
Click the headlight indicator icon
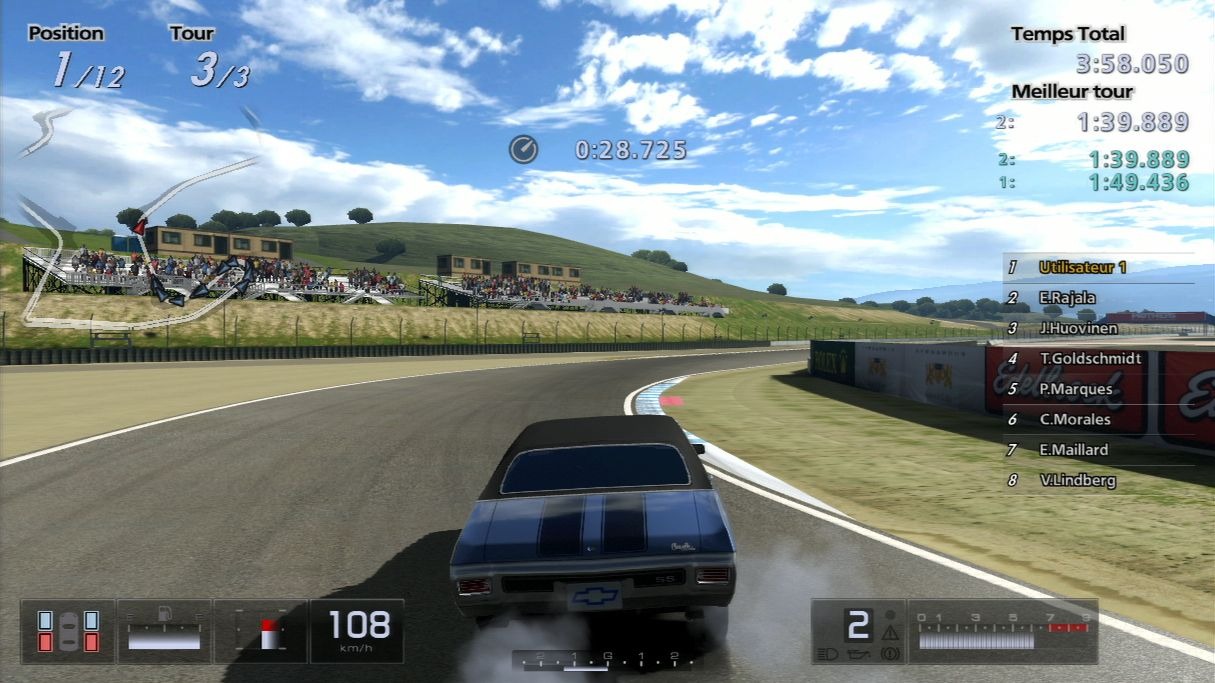point(825,654)
